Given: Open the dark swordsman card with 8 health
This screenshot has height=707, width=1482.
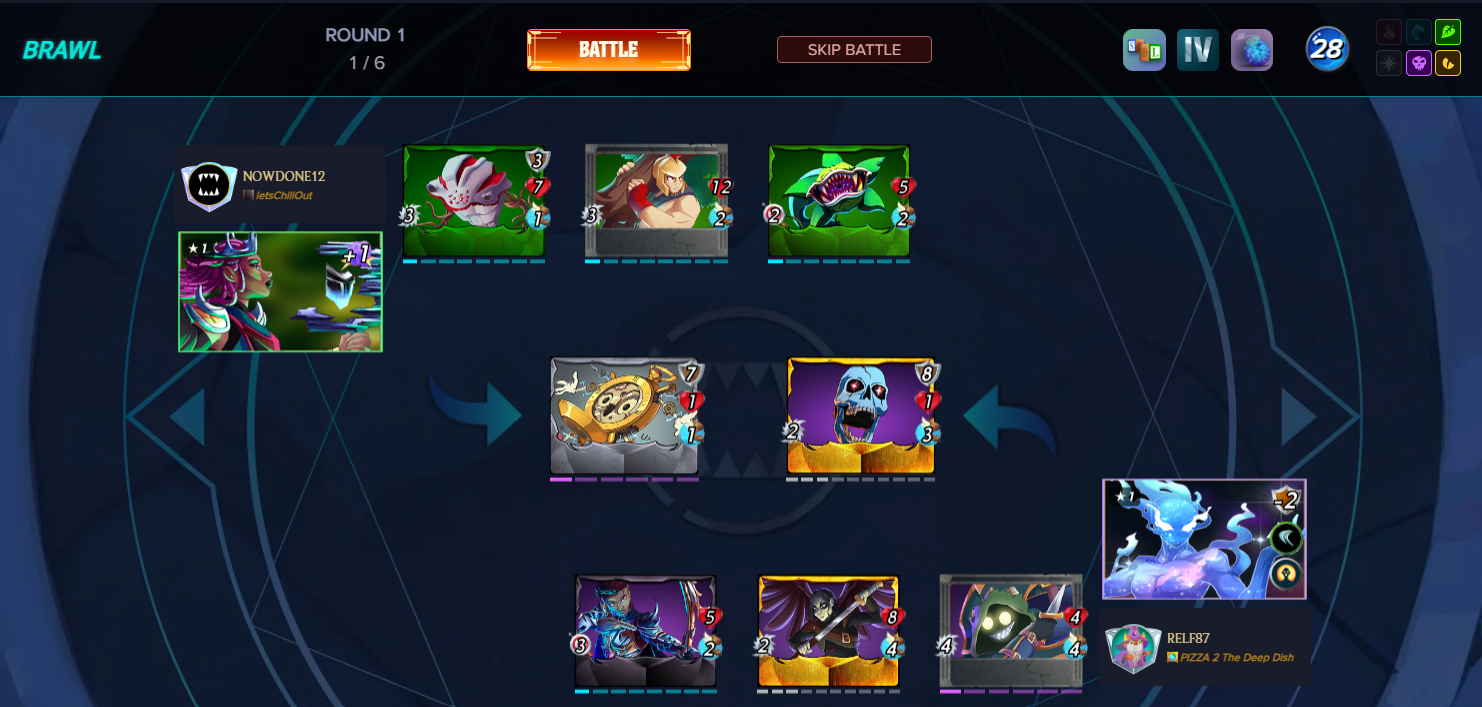Looking at the screenshot, I should [x=828, y=631].
